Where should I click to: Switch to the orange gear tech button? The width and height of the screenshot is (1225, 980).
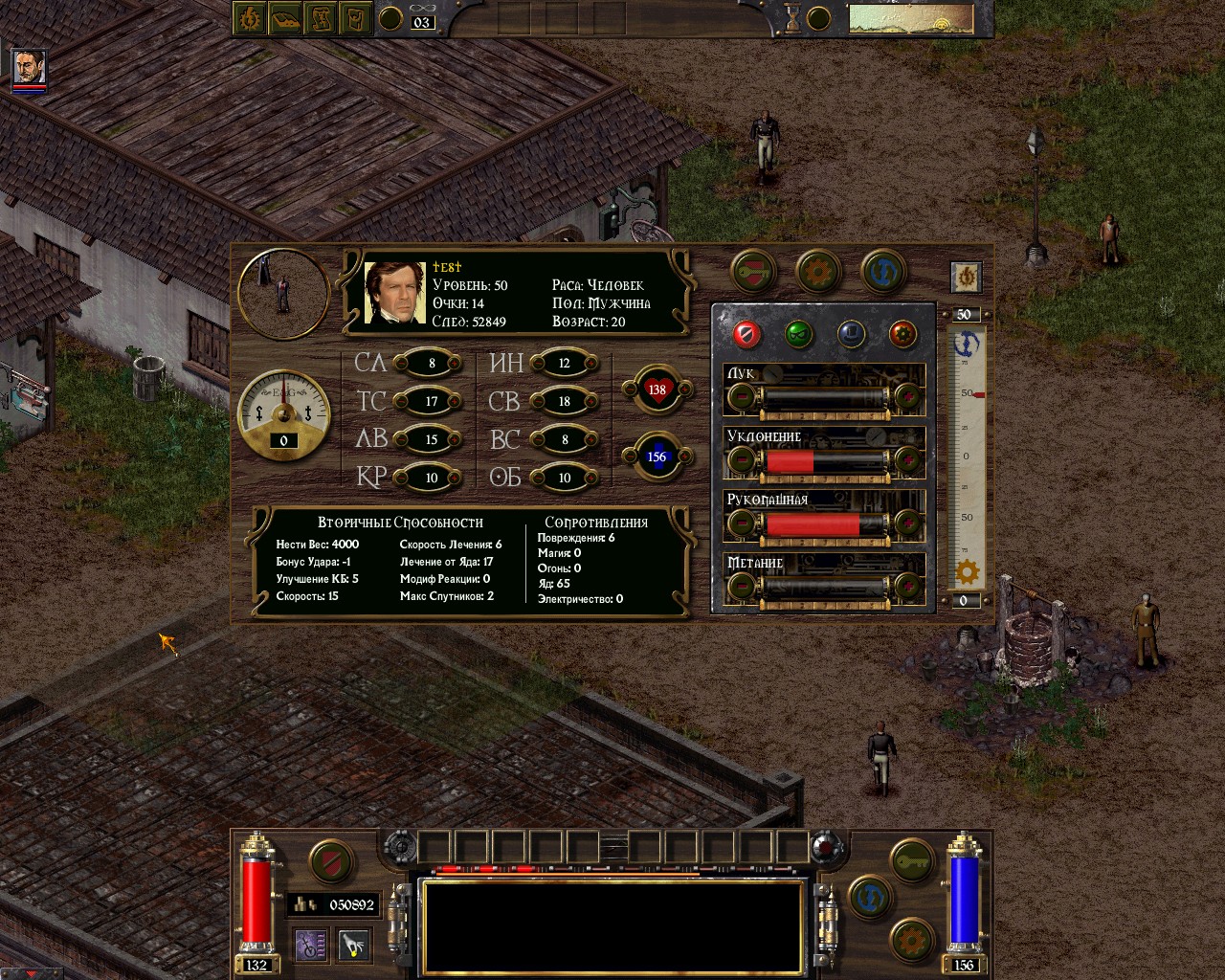[x=818, y=272]
